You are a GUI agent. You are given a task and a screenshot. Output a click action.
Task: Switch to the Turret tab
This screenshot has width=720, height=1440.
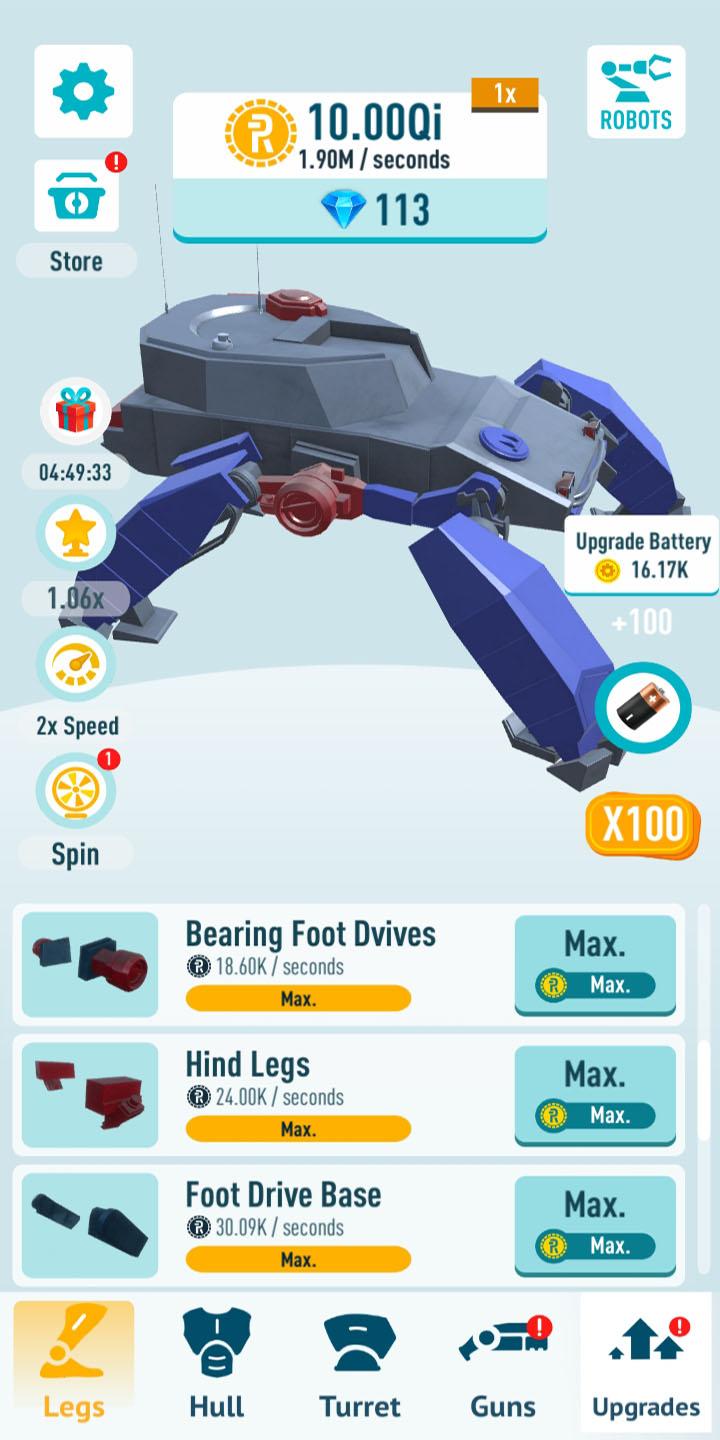(x=360, y=1363)
